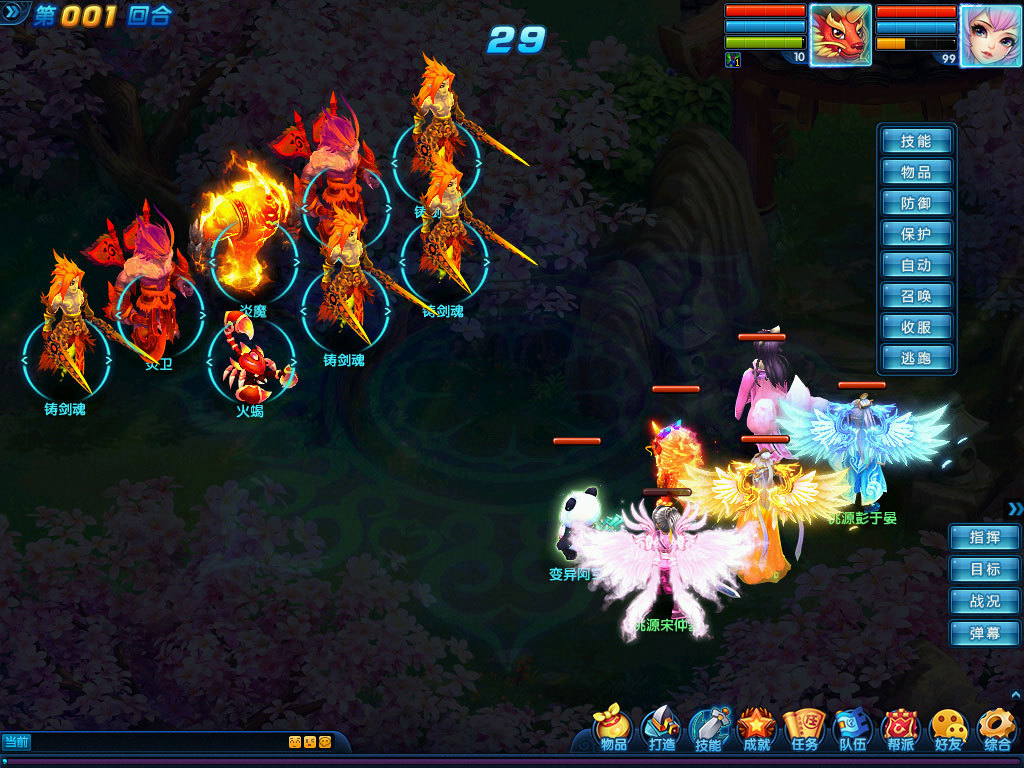Choose the 保护 protect command
This screenshot has height=768, width=1024.
tap(916, 234)
